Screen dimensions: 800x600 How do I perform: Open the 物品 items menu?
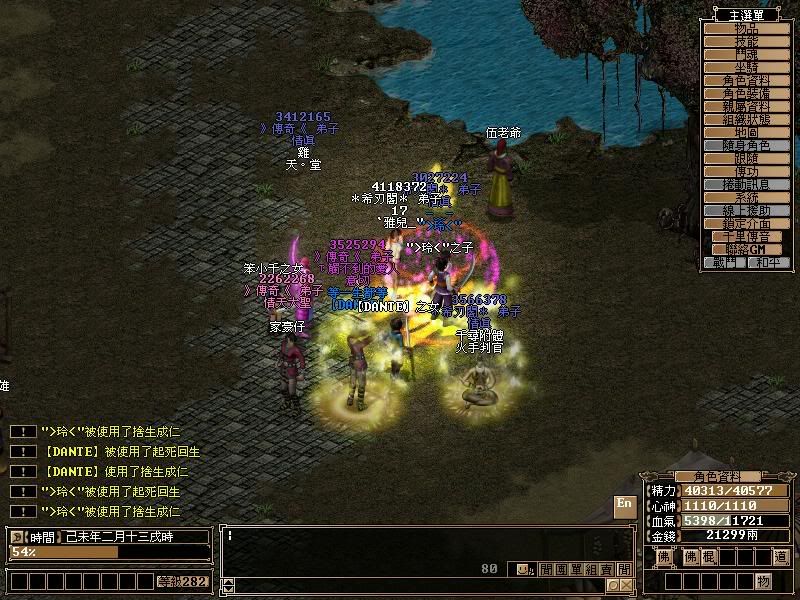746,29
